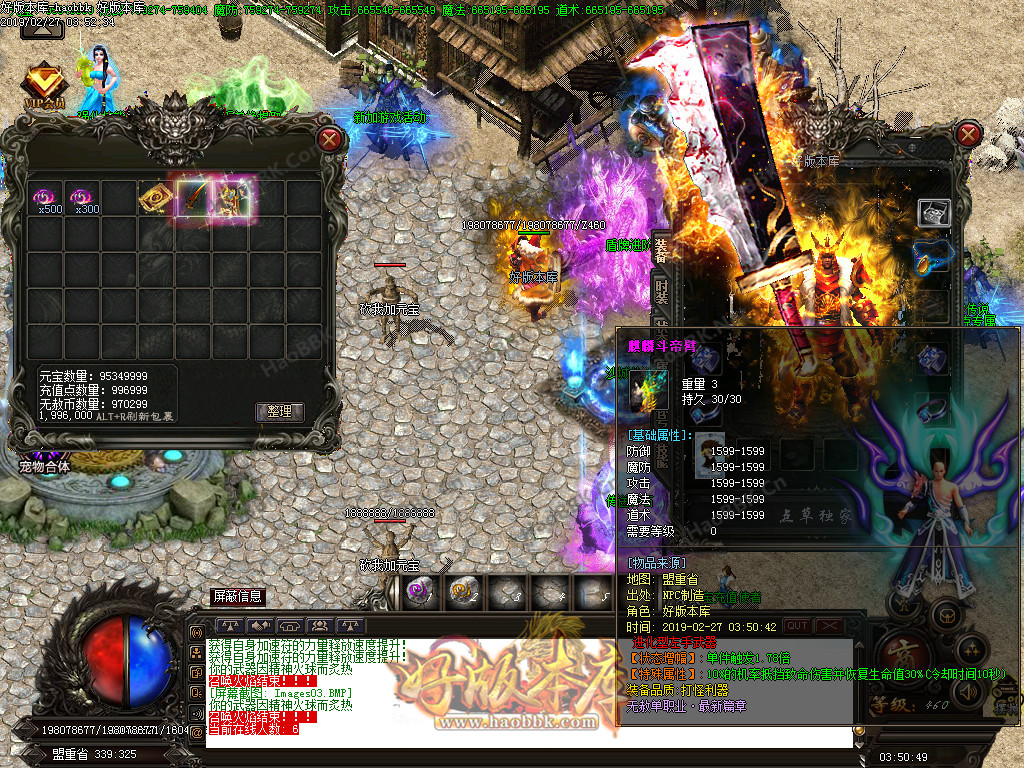1024x768 pixels.
Task: Close the character equipment panel
Action: (x=968, y=134)
